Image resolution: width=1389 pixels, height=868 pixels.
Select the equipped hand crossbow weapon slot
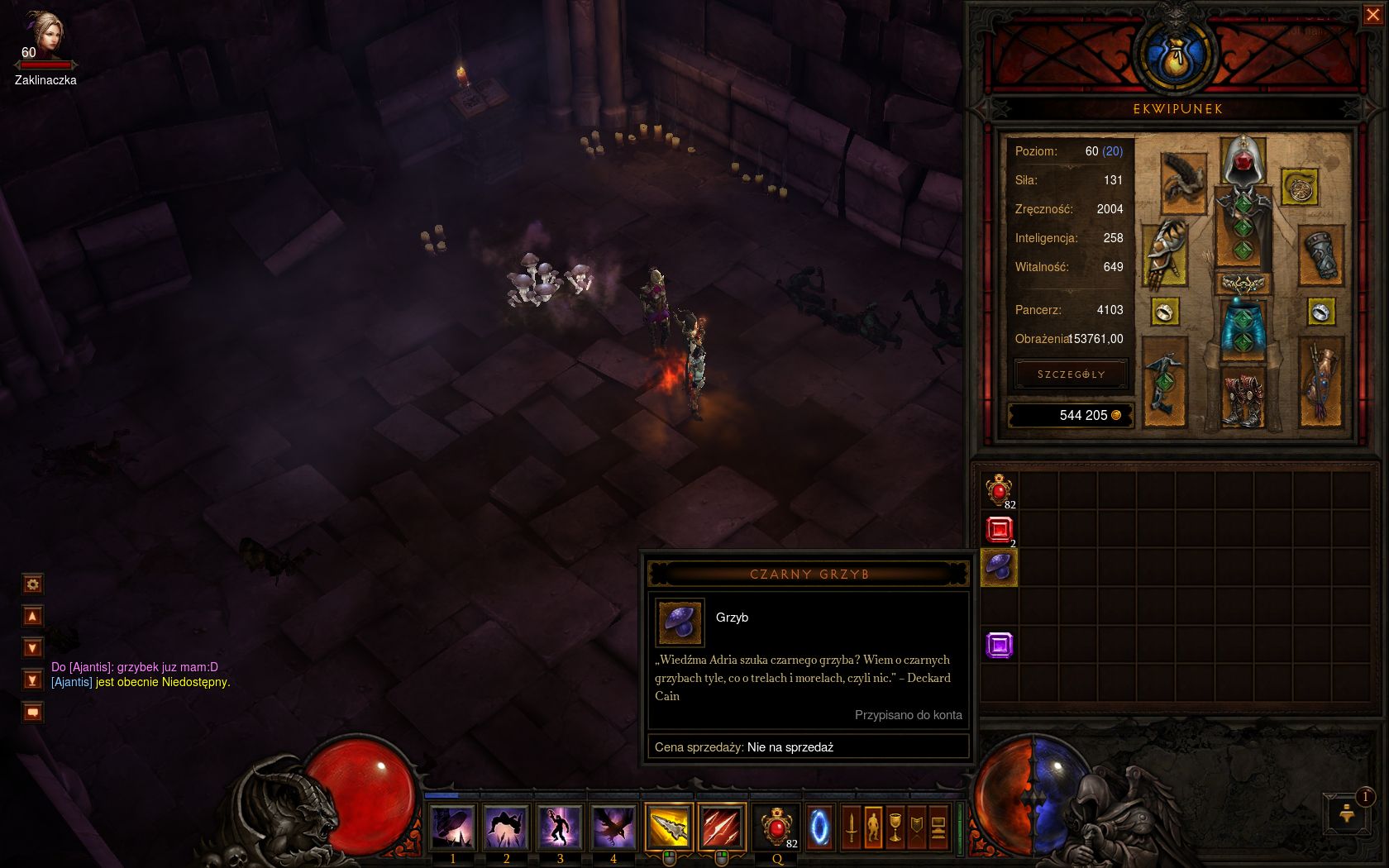[1165, 382]
